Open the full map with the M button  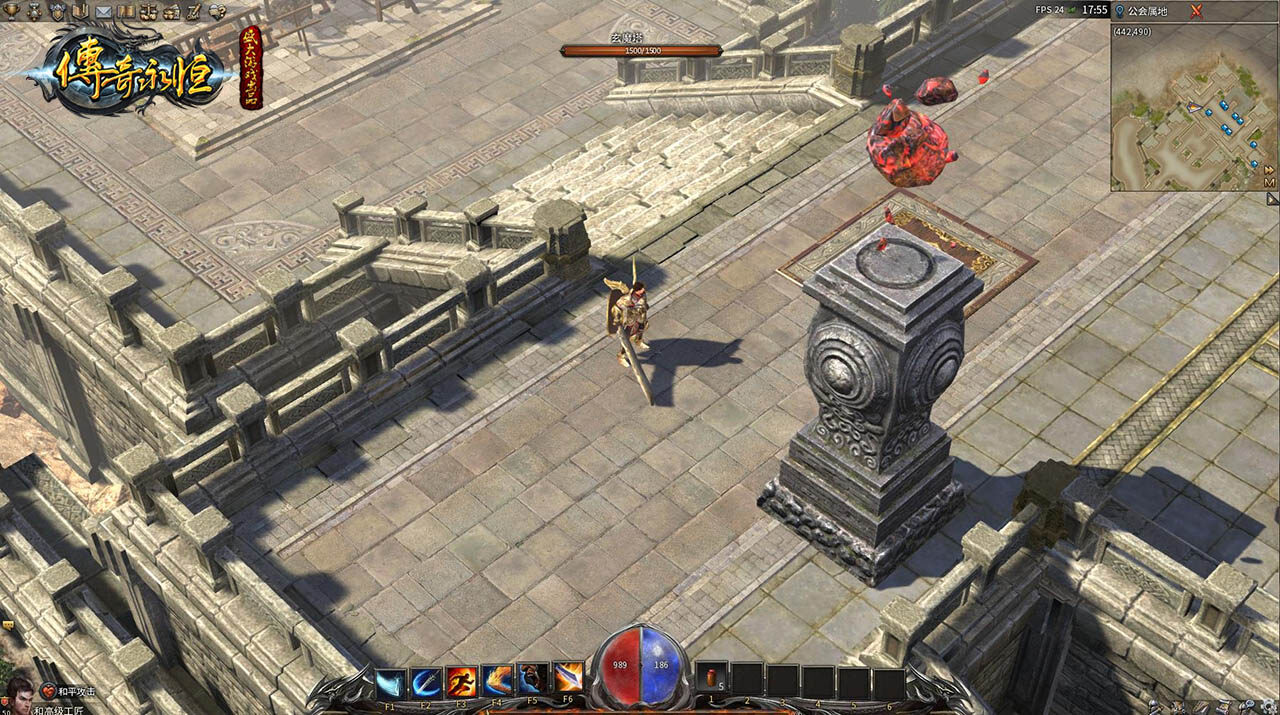click(x=1269, y=183)
